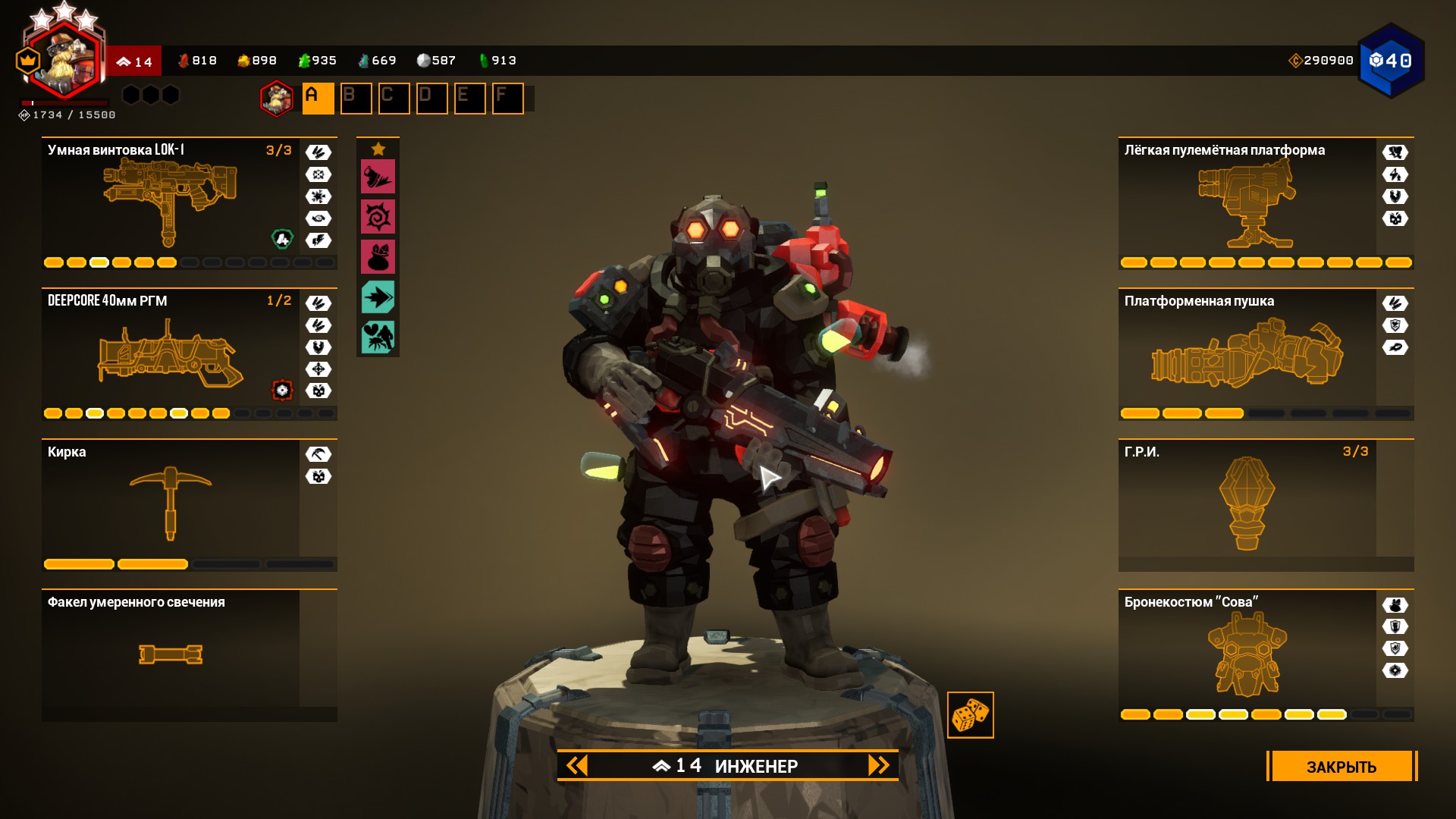The image size is (1456, 819).
Task: Select loadout tab A
Action: click(x=318, y=99)
